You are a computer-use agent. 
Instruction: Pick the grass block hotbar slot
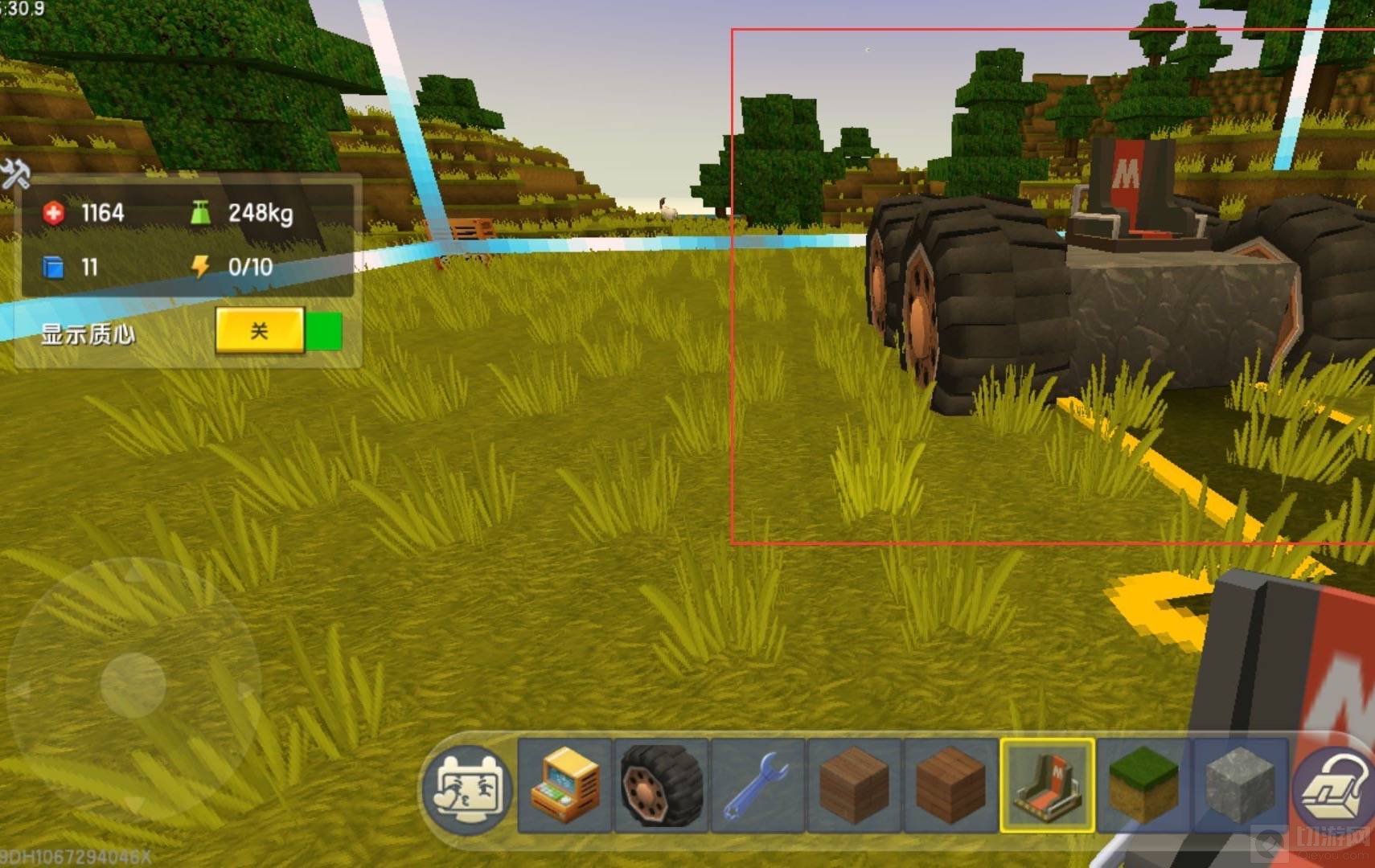[1143, 785]
